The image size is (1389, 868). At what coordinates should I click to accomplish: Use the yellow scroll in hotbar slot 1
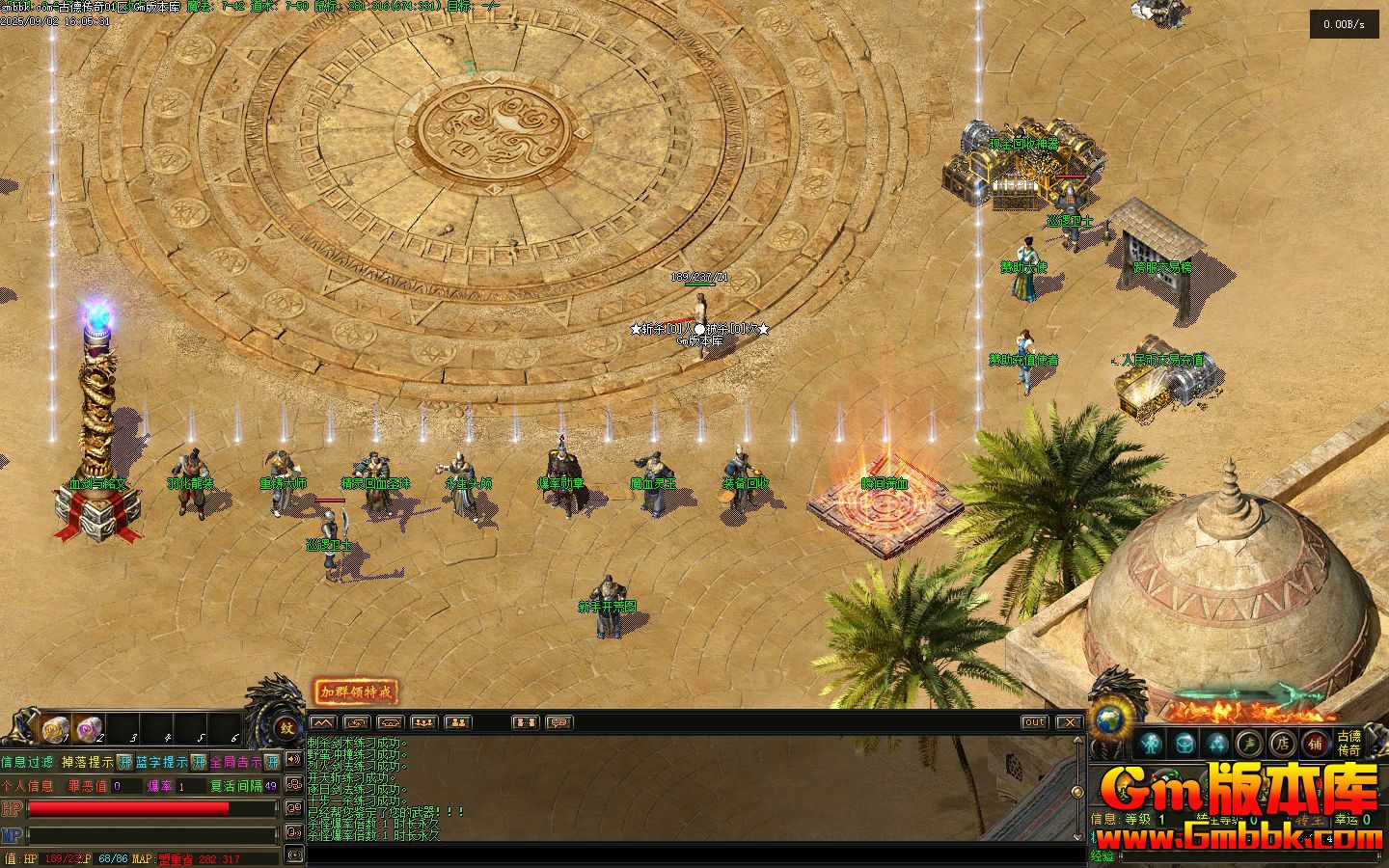[x=55, y=728]
